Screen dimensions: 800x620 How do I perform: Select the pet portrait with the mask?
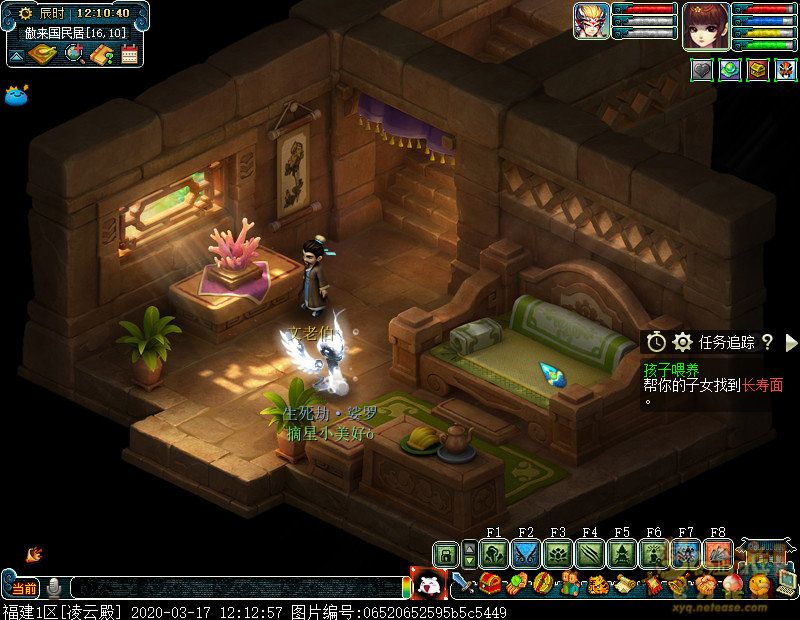pos(589,22)
